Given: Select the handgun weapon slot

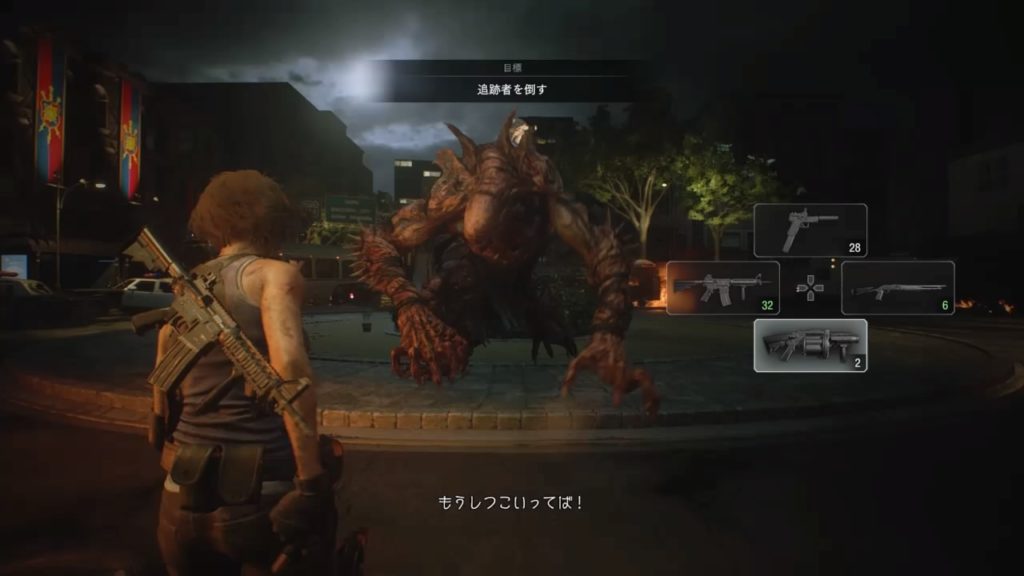Looking at the screenshot, I should click(x=810, y=230).
